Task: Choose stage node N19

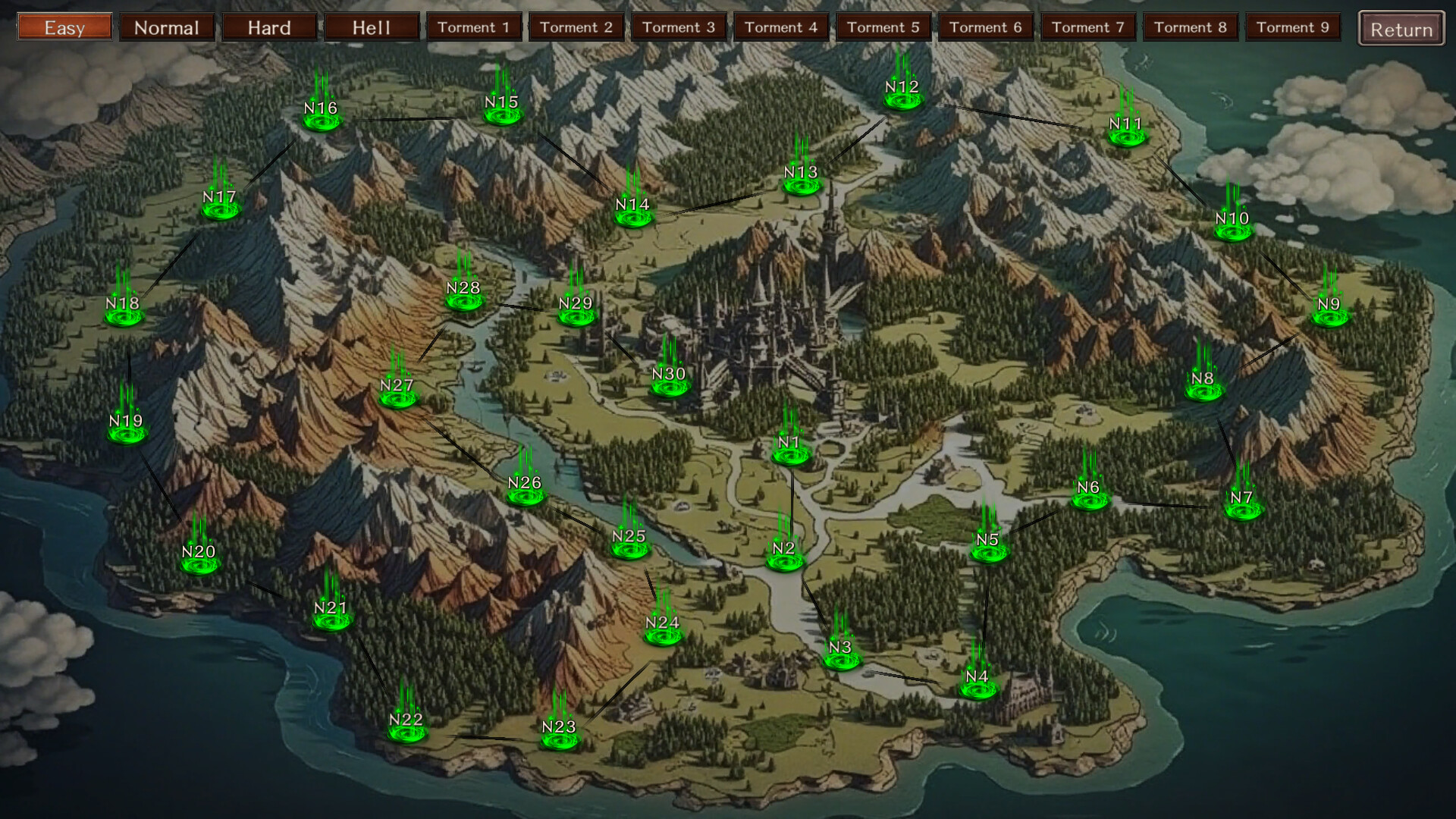Action: [126, 429]
